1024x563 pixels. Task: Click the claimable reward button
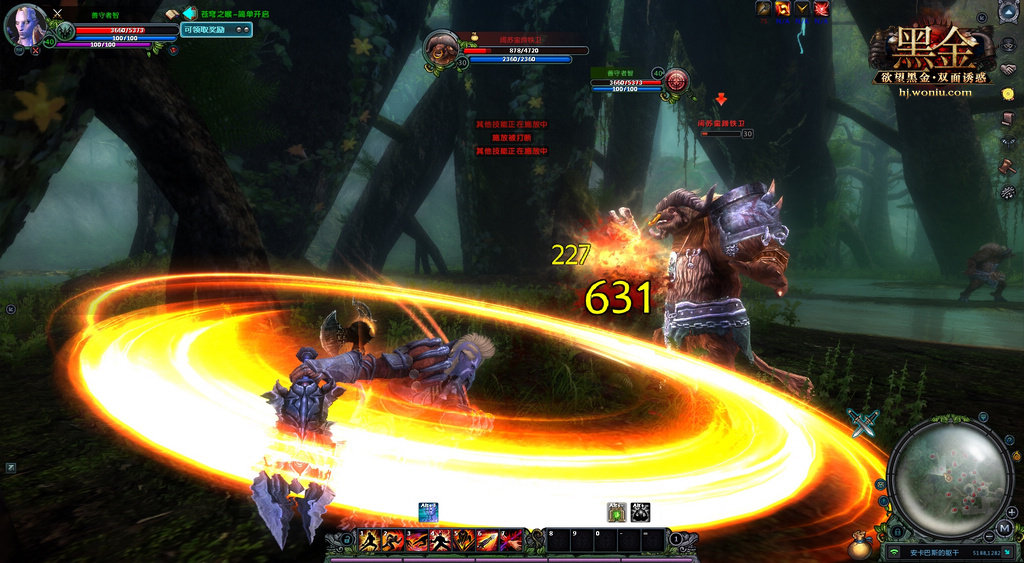(216, 30)
